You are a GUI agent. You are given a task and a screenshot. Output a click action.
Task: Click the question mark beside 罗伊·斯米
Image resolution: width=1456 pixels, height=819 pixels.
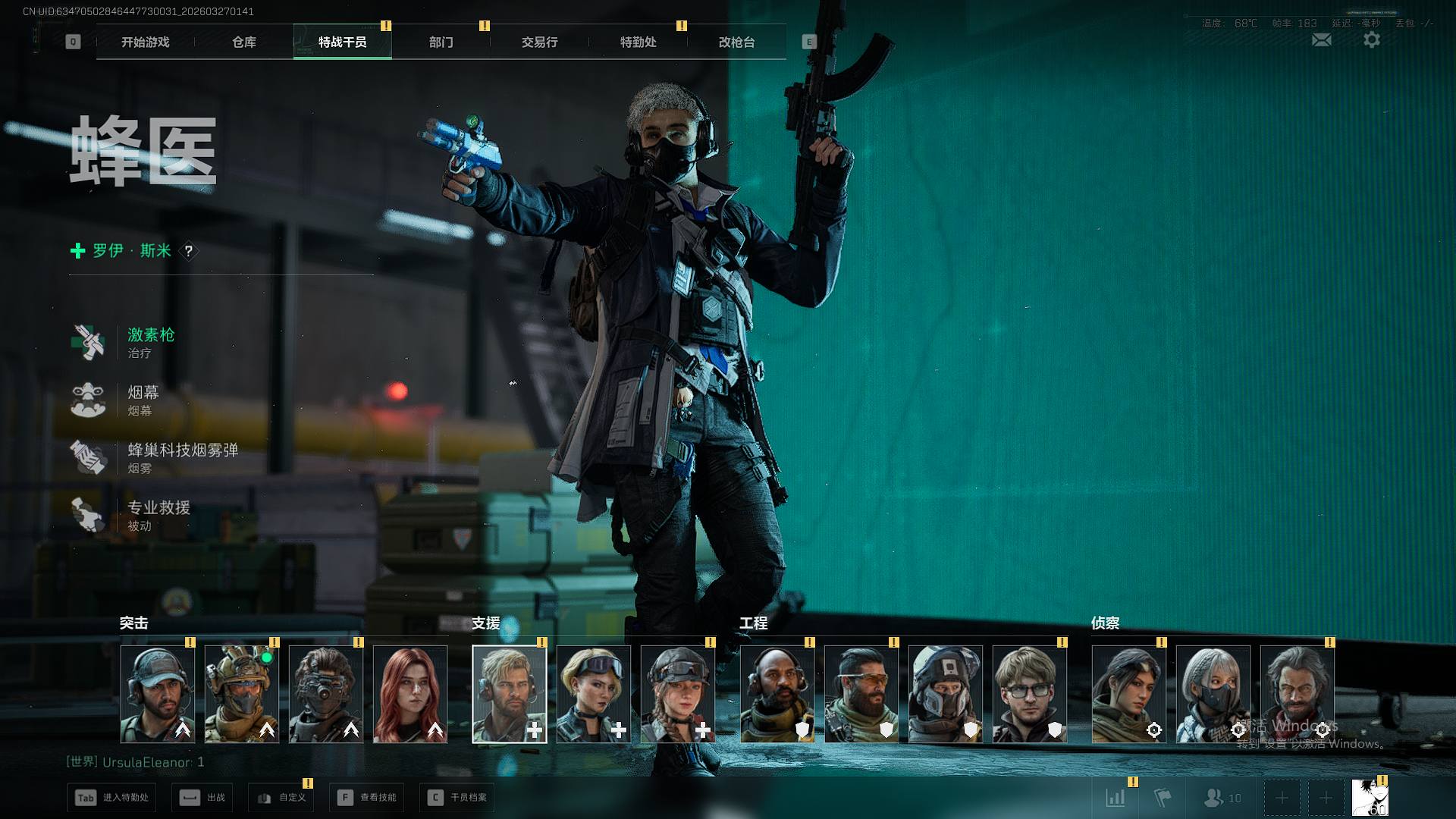point(189,251)
